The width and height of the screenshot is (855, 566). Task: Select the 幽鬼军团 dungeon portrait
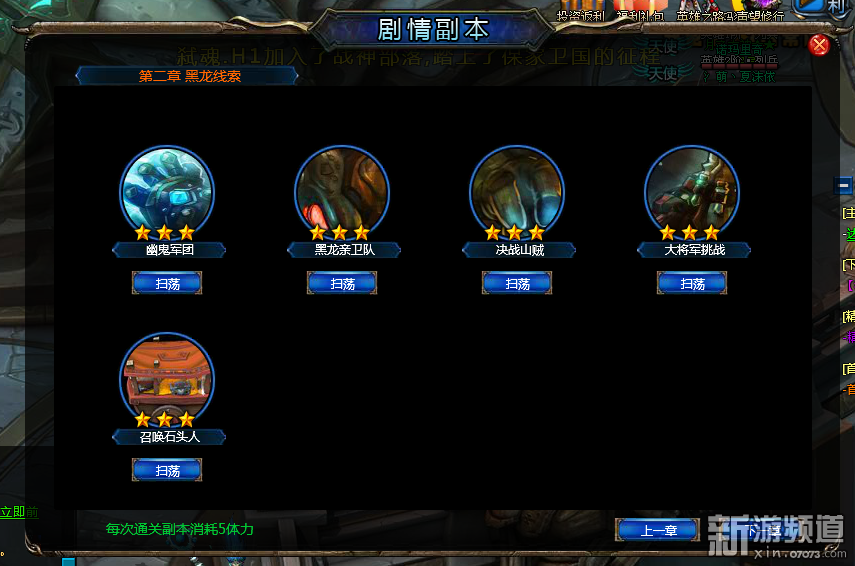tap(167, 192)
